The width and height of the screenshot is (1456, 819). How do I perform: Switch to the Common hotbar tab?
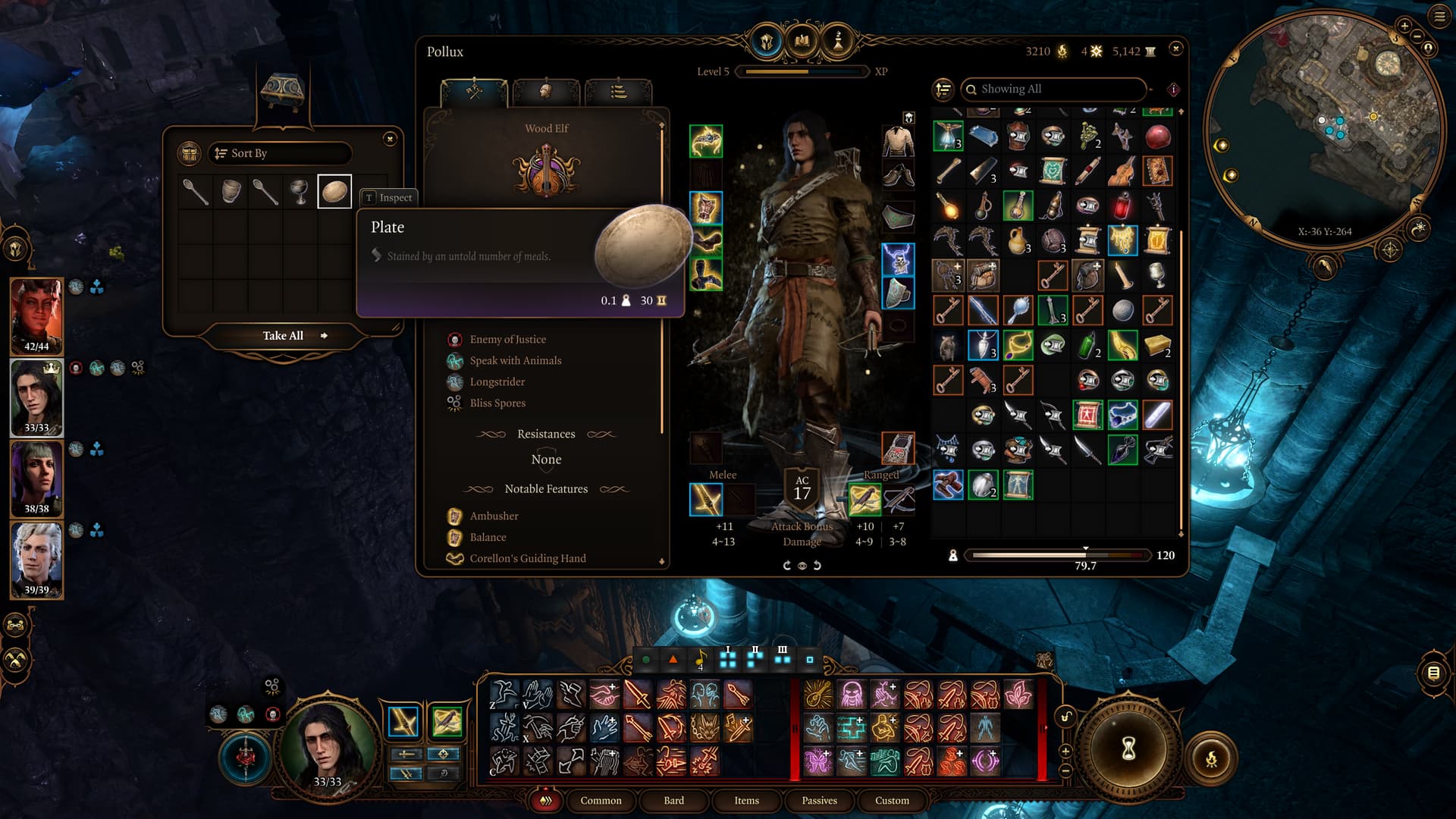coord(601,801)
